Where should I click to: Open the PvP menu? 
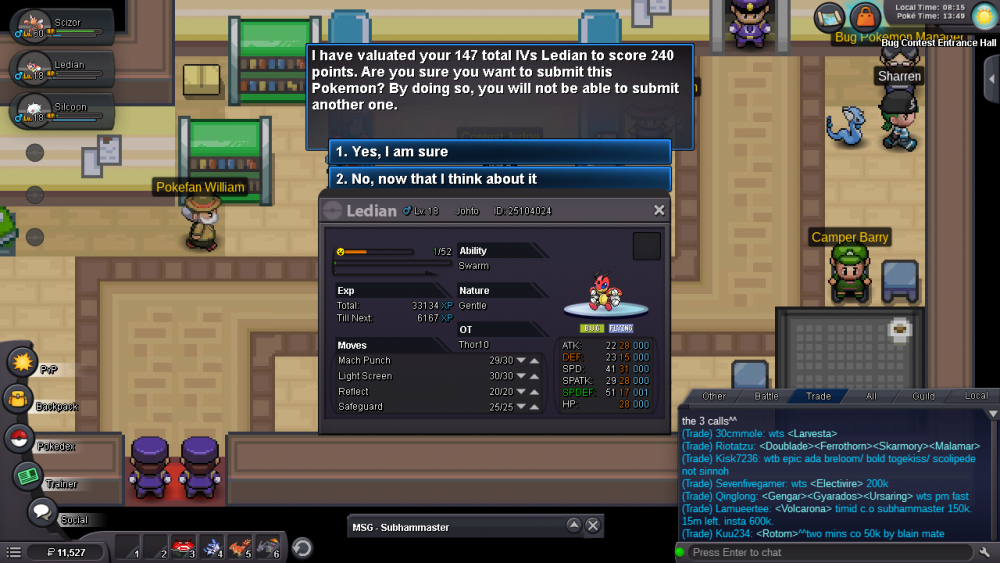pyautogui.click(x=22, y=361)
